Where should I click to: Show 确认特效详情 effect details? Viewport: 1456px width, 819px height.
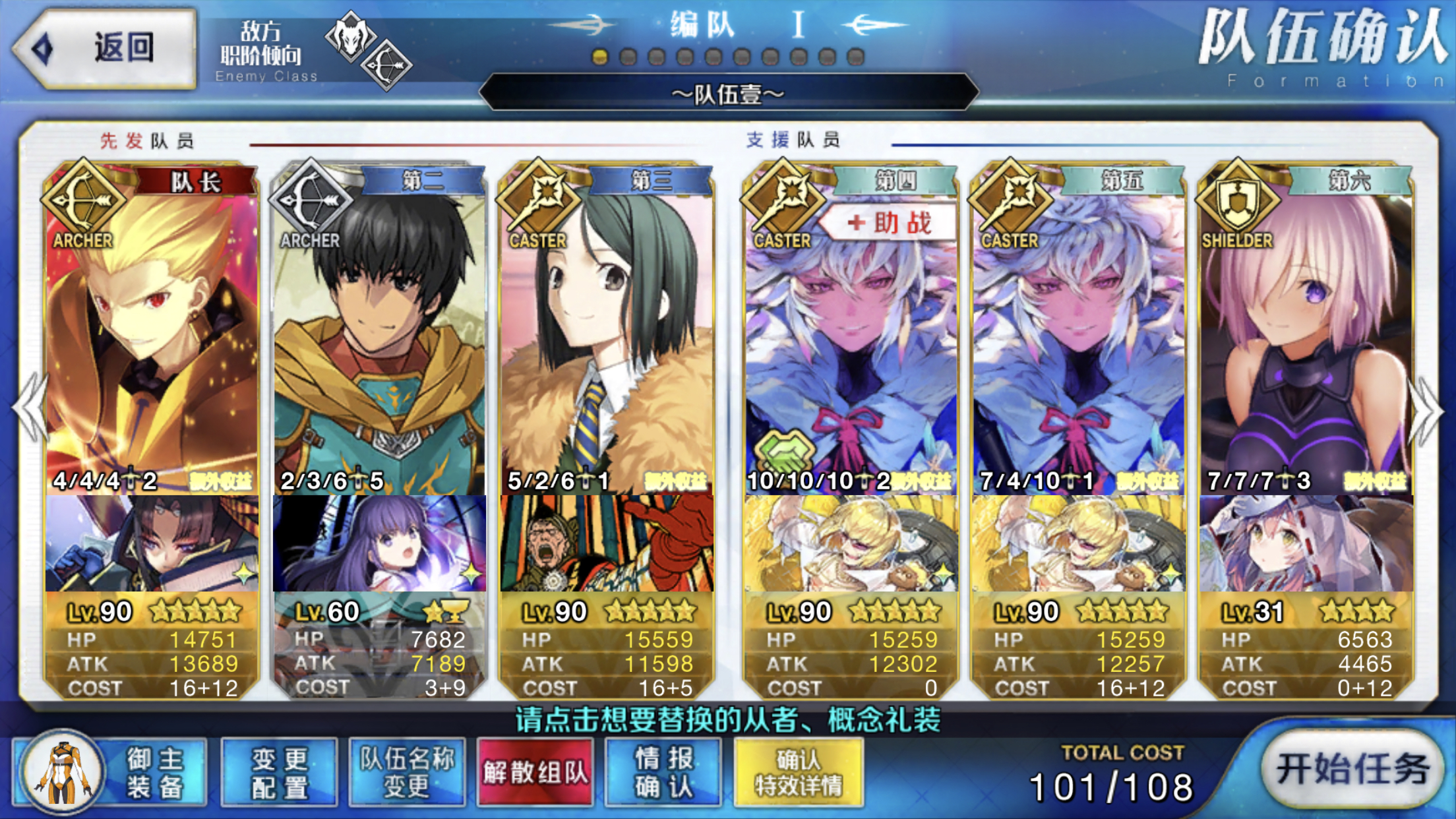coord(798,773)
